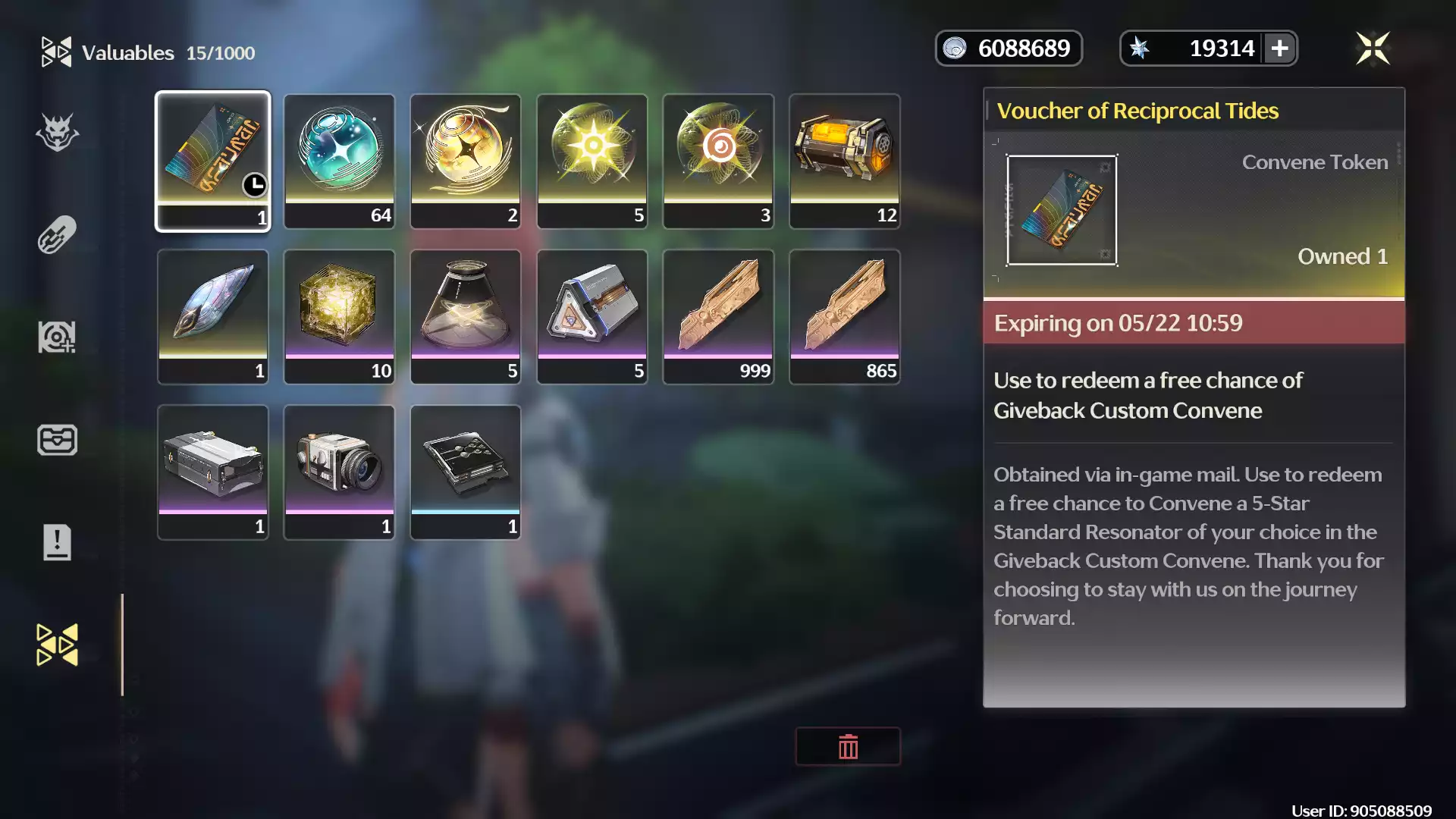Select the teal Lustrous Tide orb item
The width and height of the screenshot is (1456, 819).
pos(339,160)
